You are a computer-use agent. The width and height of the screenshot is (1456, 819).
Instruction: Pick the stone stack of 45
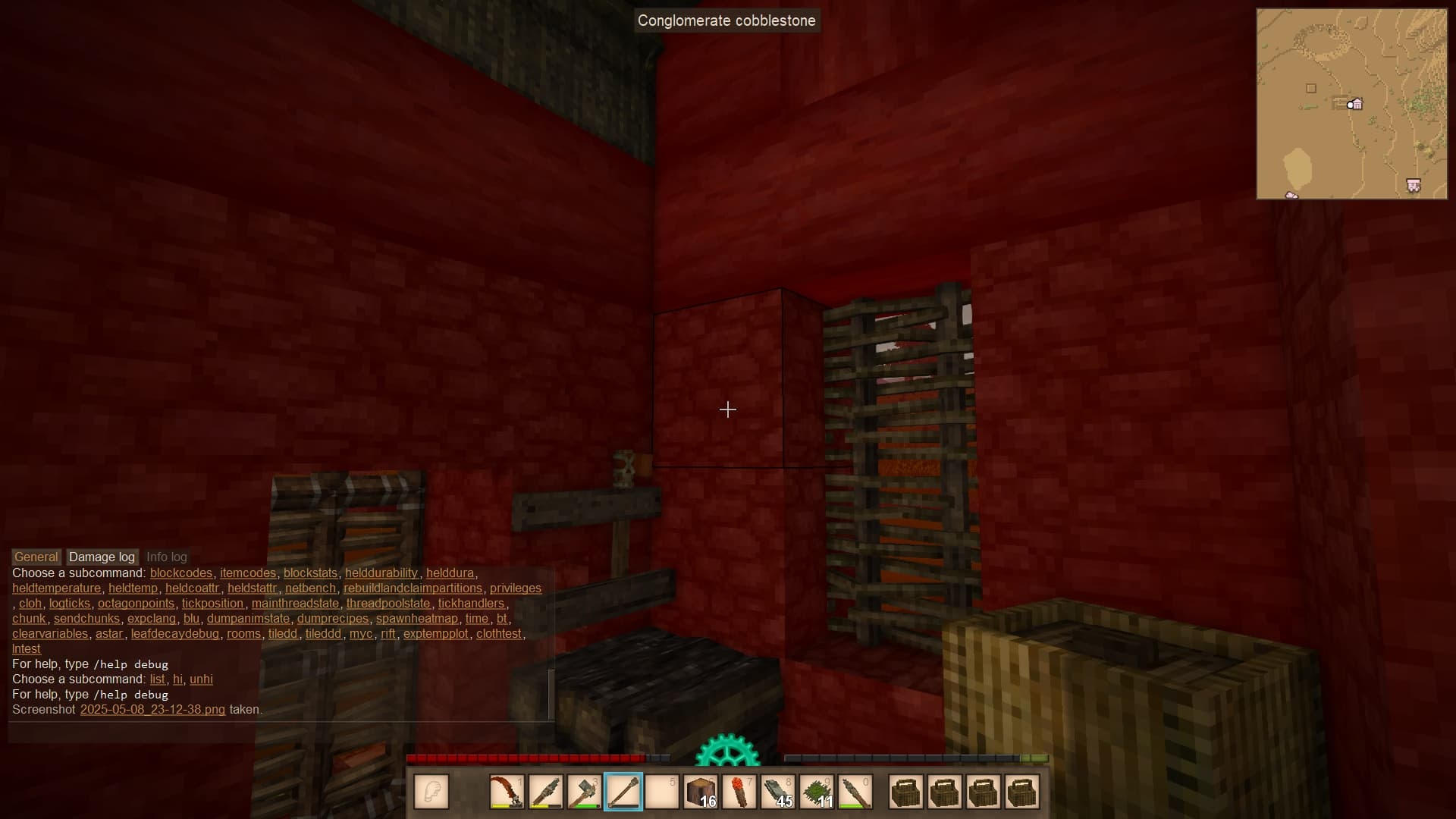point(778,792)
